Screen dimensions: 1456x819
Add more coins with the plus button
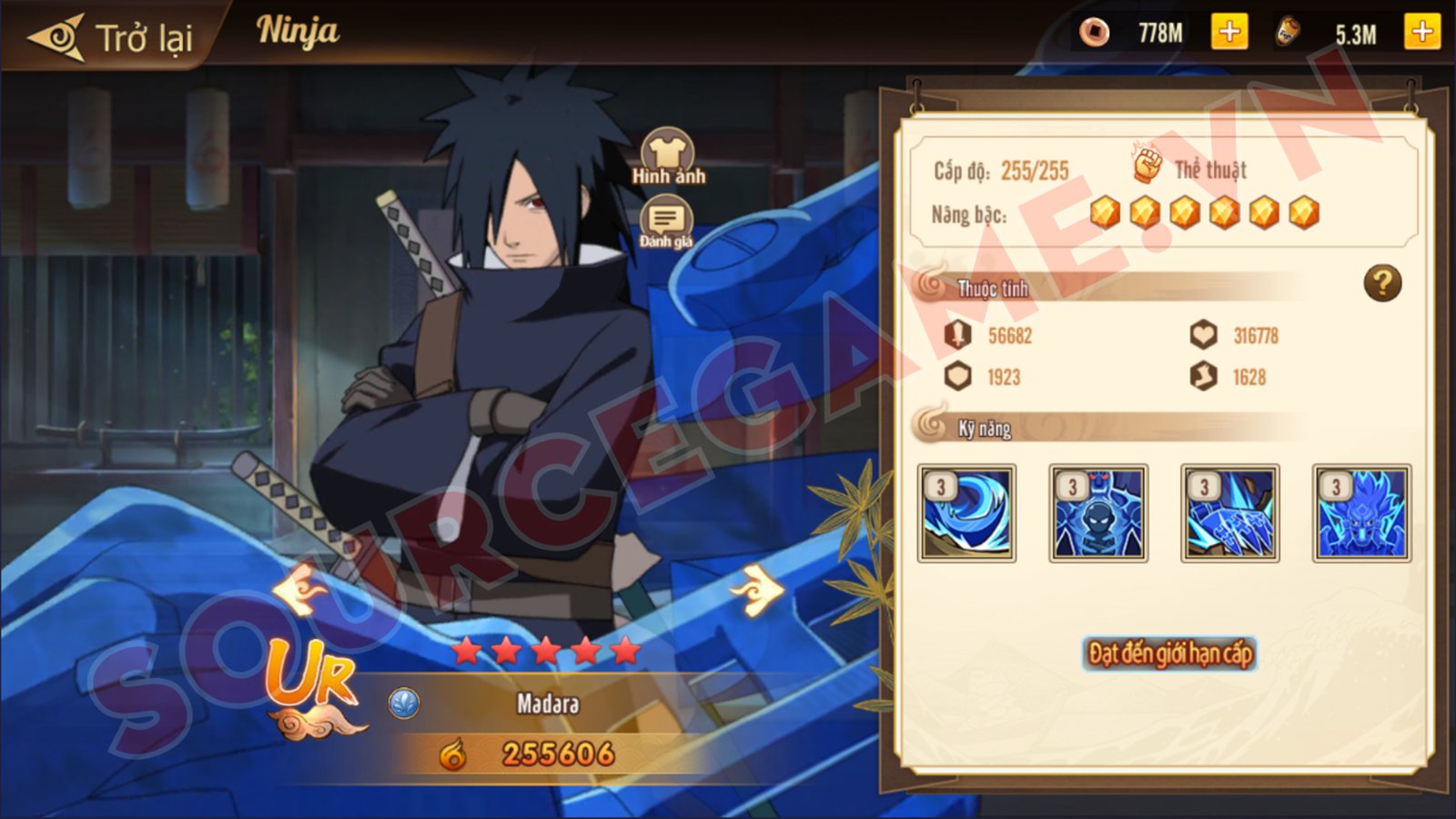click(1228, 33)
